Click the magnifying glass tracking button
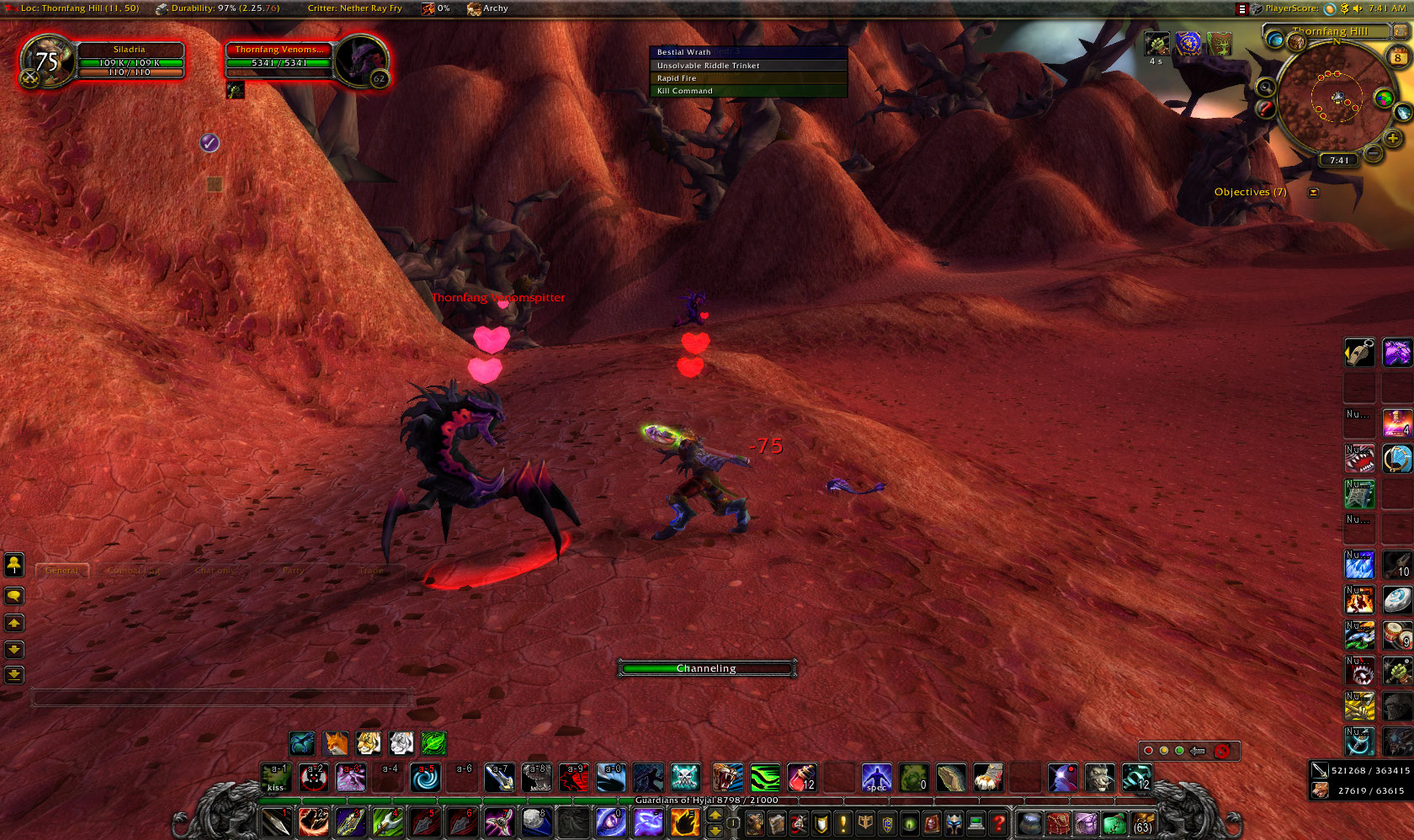This screenshot has width=1414, height=840. coord(1266,87)
